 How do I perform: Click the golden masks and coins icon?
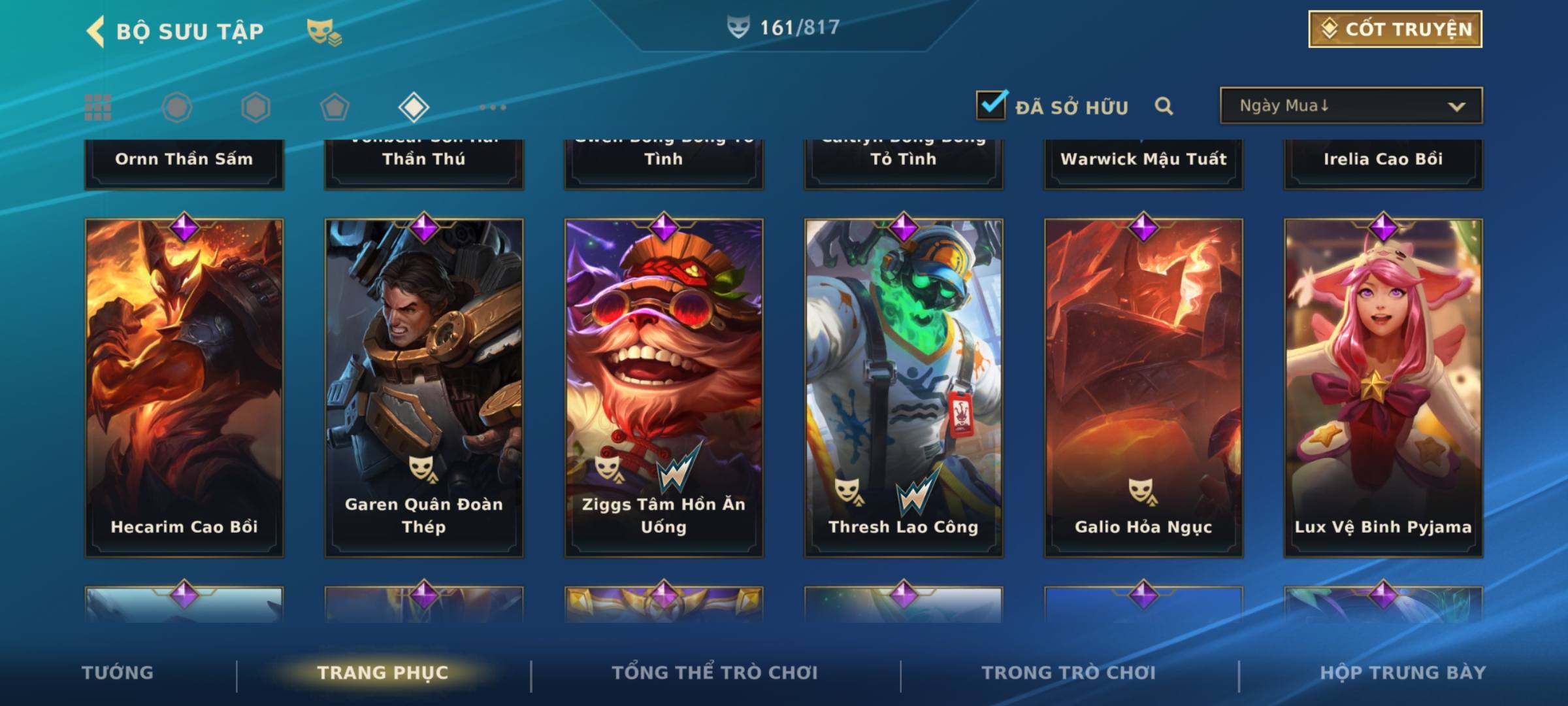click(324, 32)
